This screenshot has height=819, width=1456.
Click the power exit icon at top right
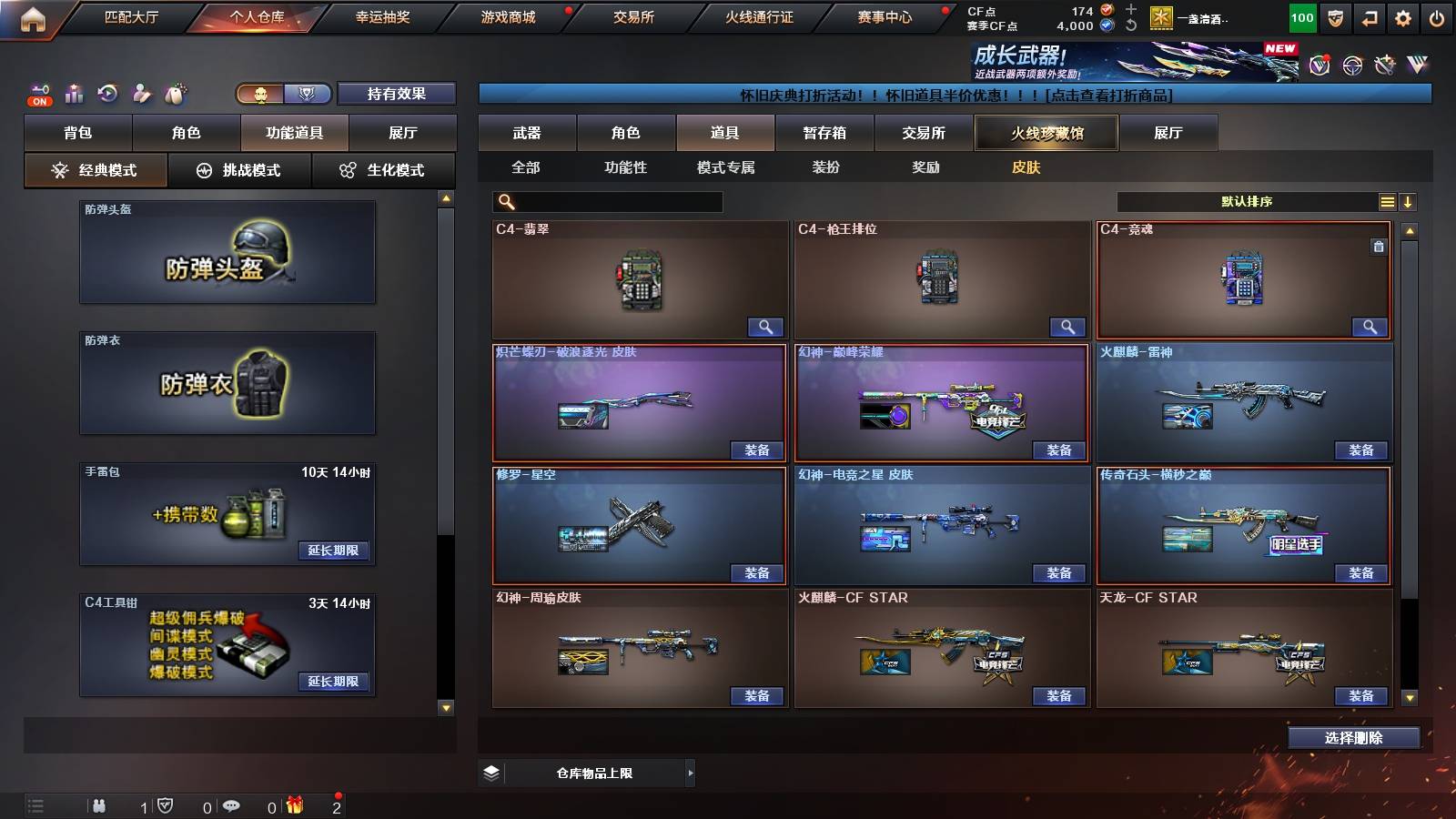pos(1438,16)
